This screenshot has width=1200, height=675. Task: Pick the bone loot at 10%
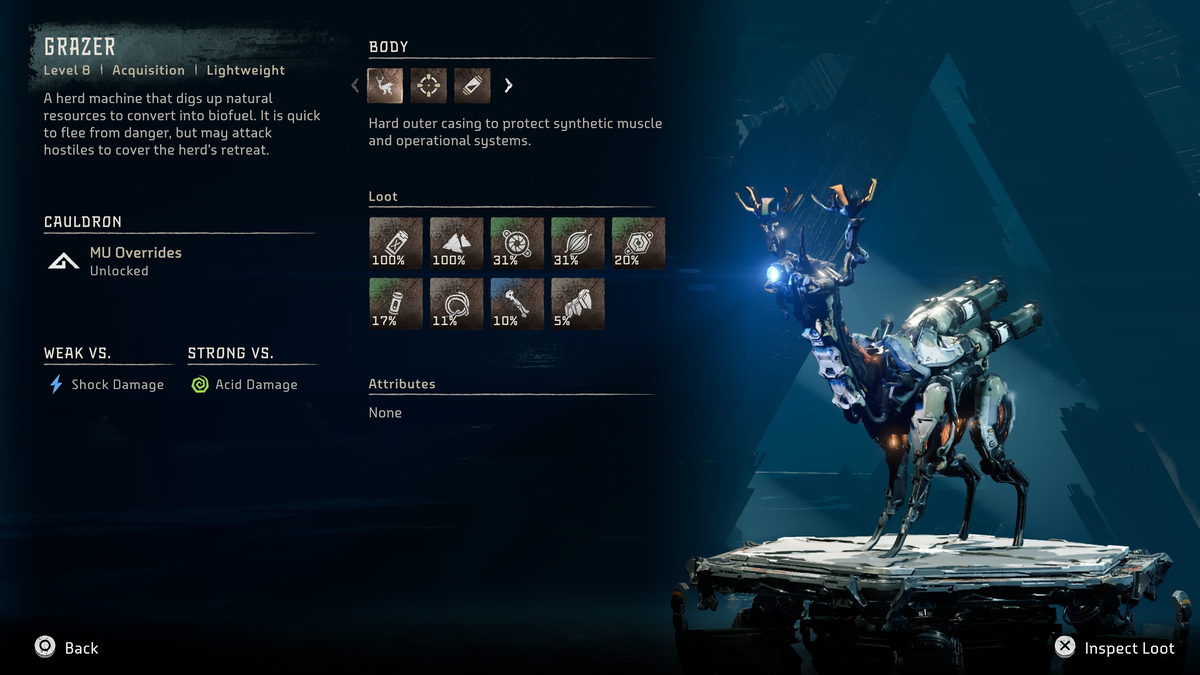click(517, 303)
